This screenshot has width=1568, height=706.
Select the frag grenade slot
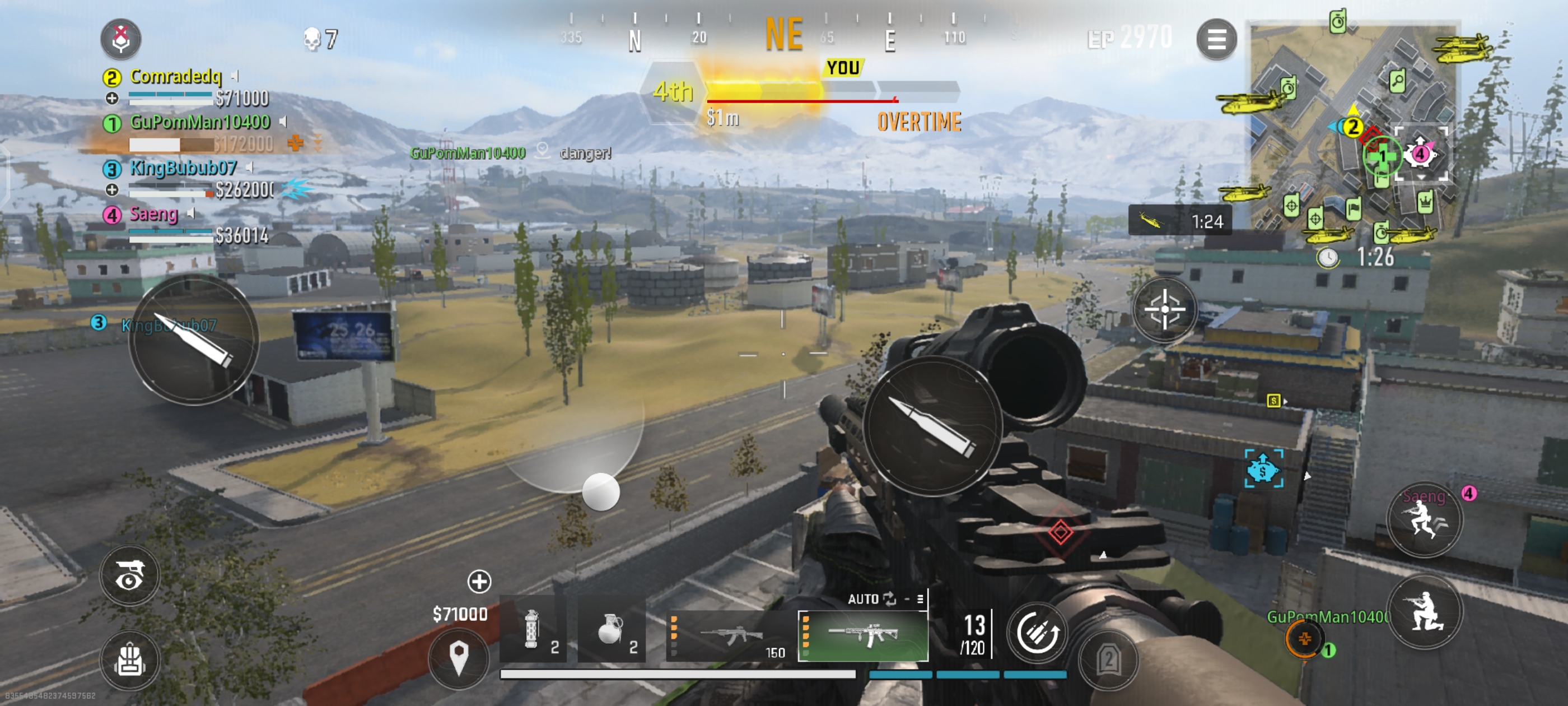pyautogui.click(x=611, y=630)
